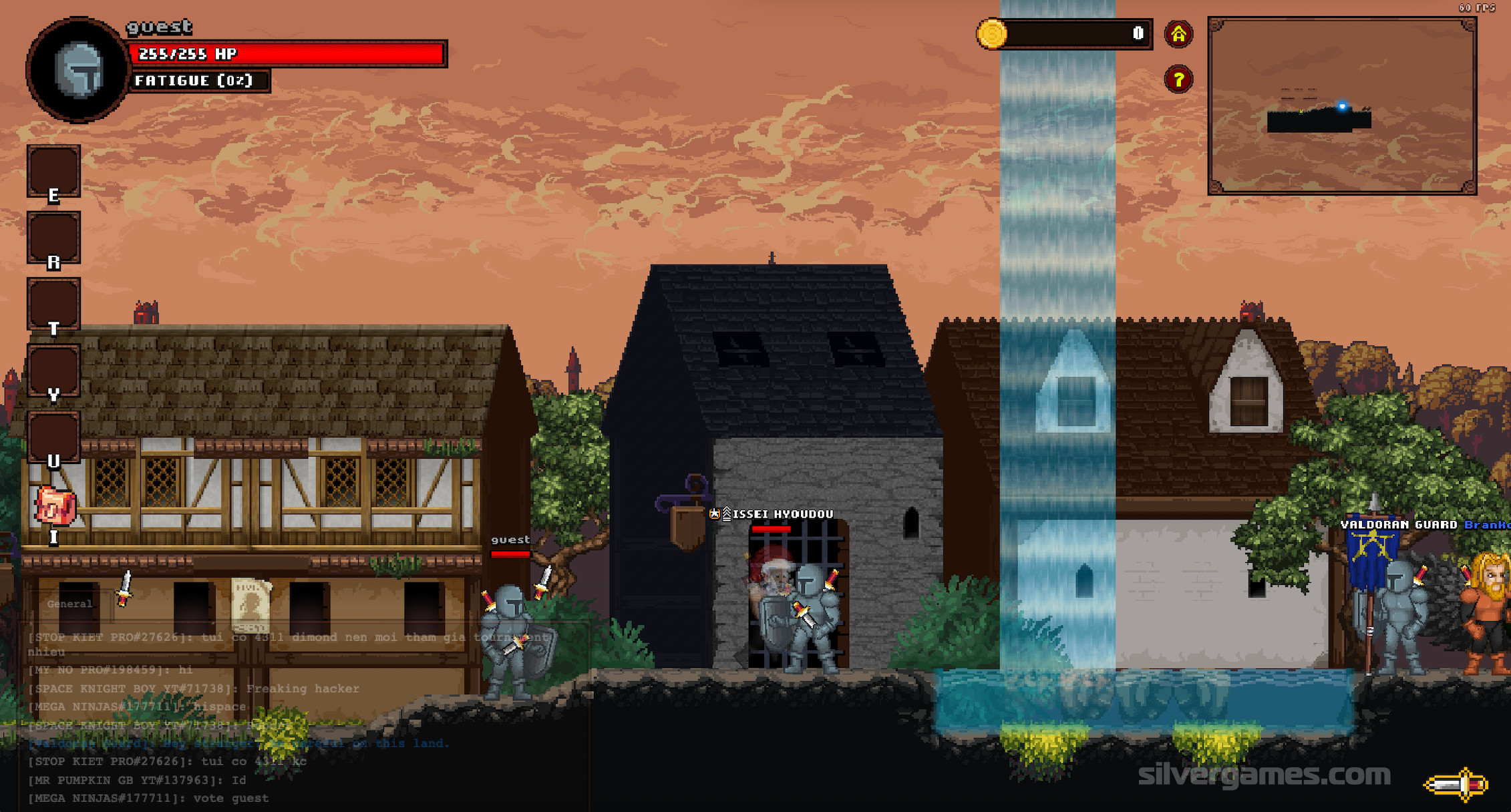Select the empty skill slot labeled T
1511x812 pixels.
(x=53, y=302)
